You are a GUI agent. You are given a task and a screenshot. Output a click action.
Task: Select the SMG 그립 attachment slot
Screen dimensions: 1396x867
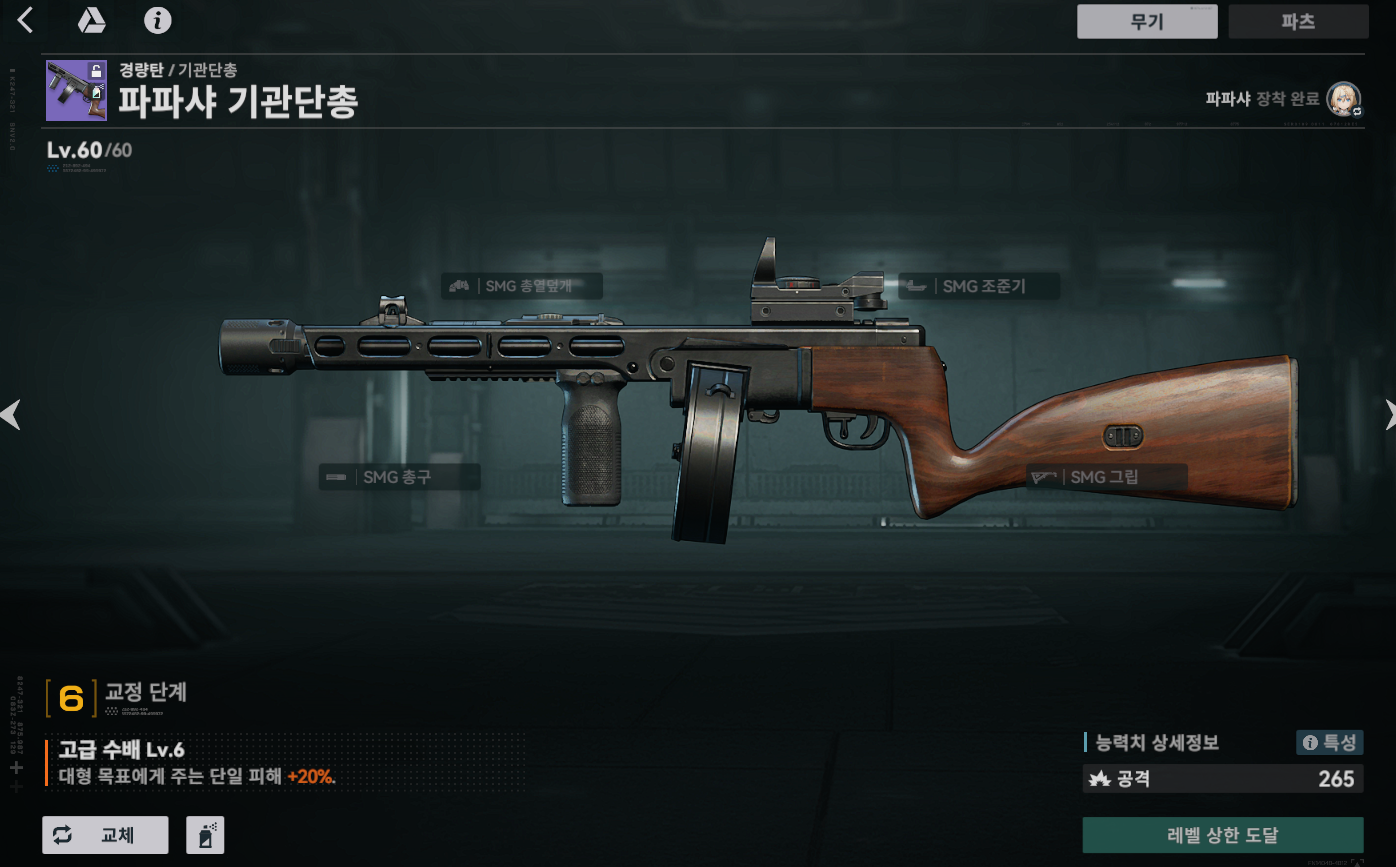(x=1107, y=477)
